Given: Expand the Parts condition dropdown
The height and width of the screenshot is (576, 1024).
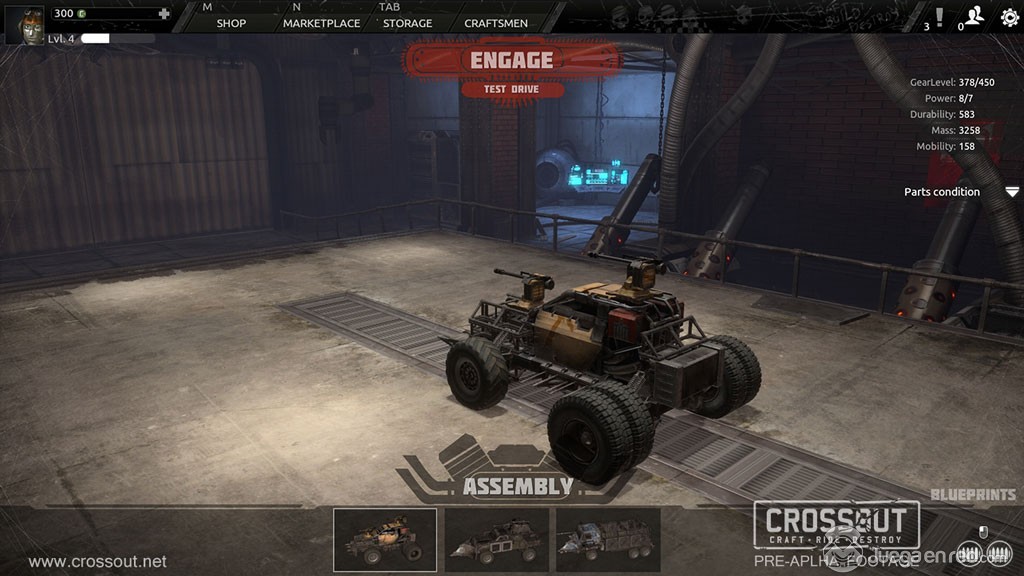Looking at the screenshot, I should coord(1012,192).
